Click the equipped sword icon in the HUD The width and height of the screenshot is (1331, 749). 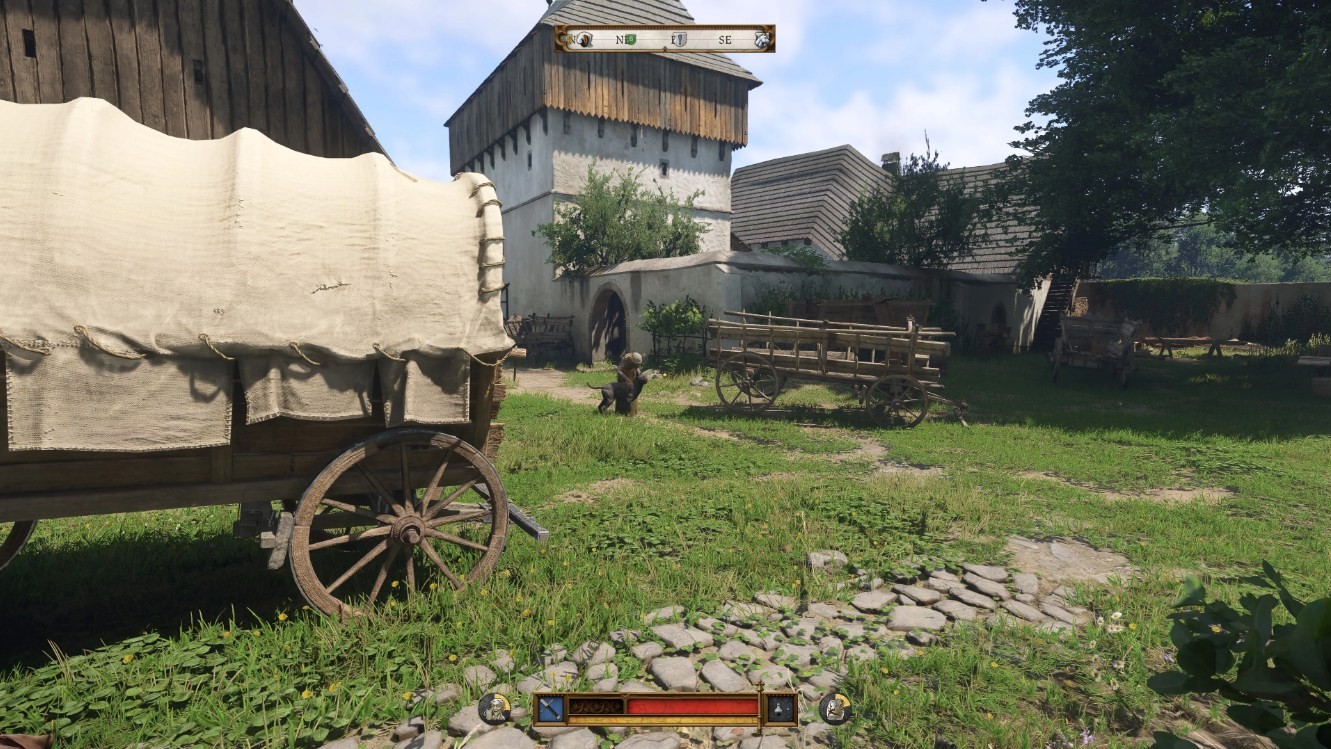[x=551, y=707]
